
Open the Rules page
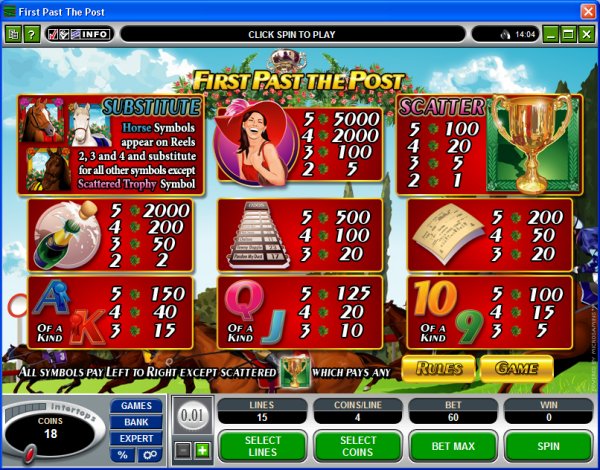pos(438,368)
